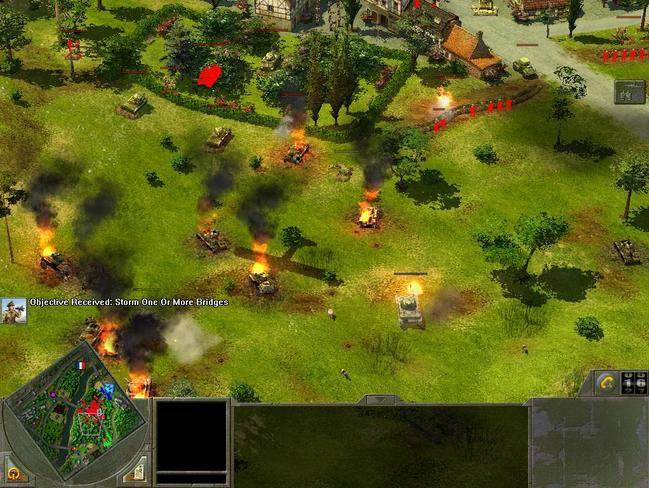649x488 pixels.
Task: Click the round orange button under the minimap
Action: pyautogui.click(x=14, y=472)
